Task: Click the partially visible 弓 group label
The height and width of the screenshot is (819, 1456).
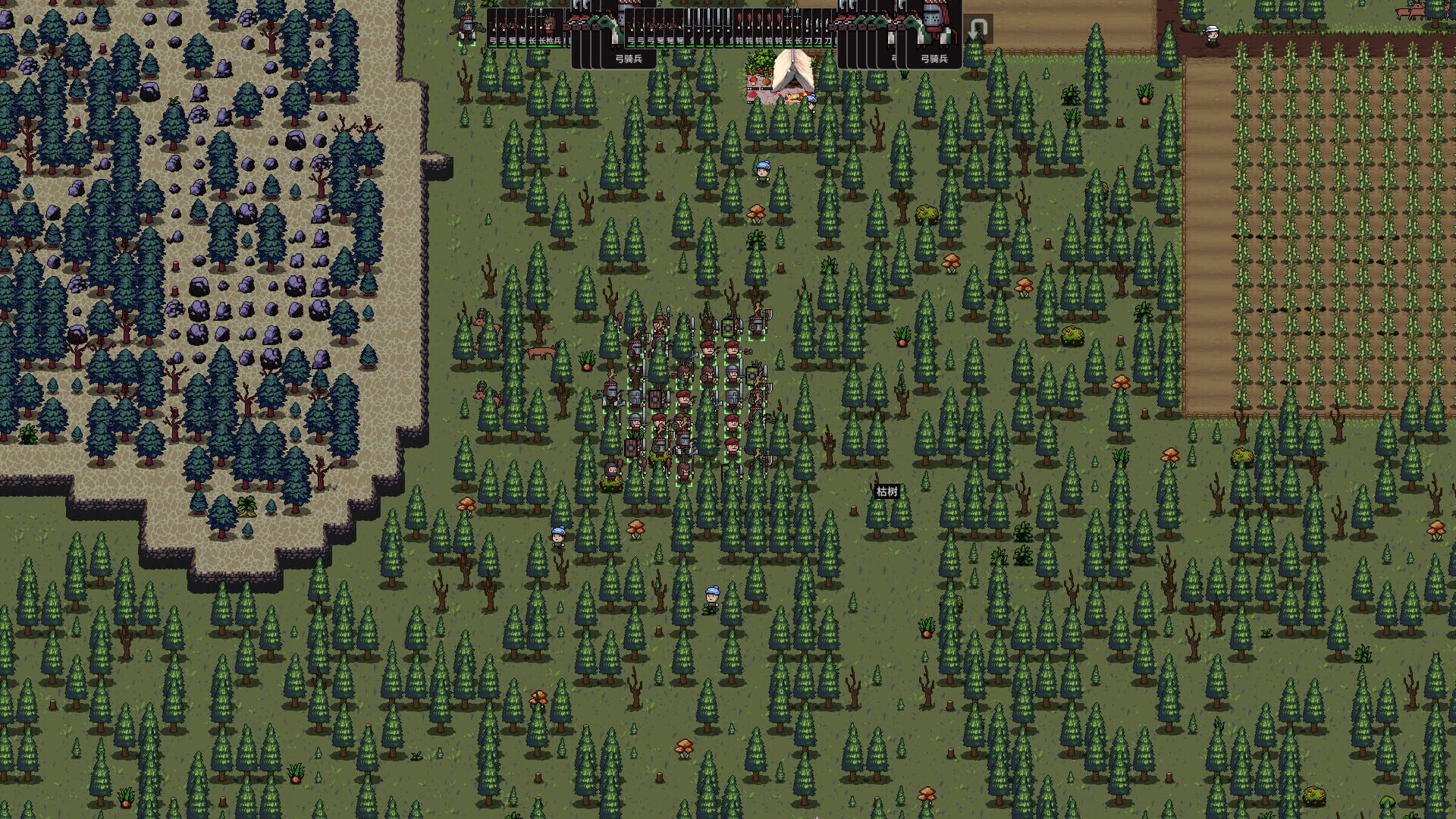Action: (893, 57)
